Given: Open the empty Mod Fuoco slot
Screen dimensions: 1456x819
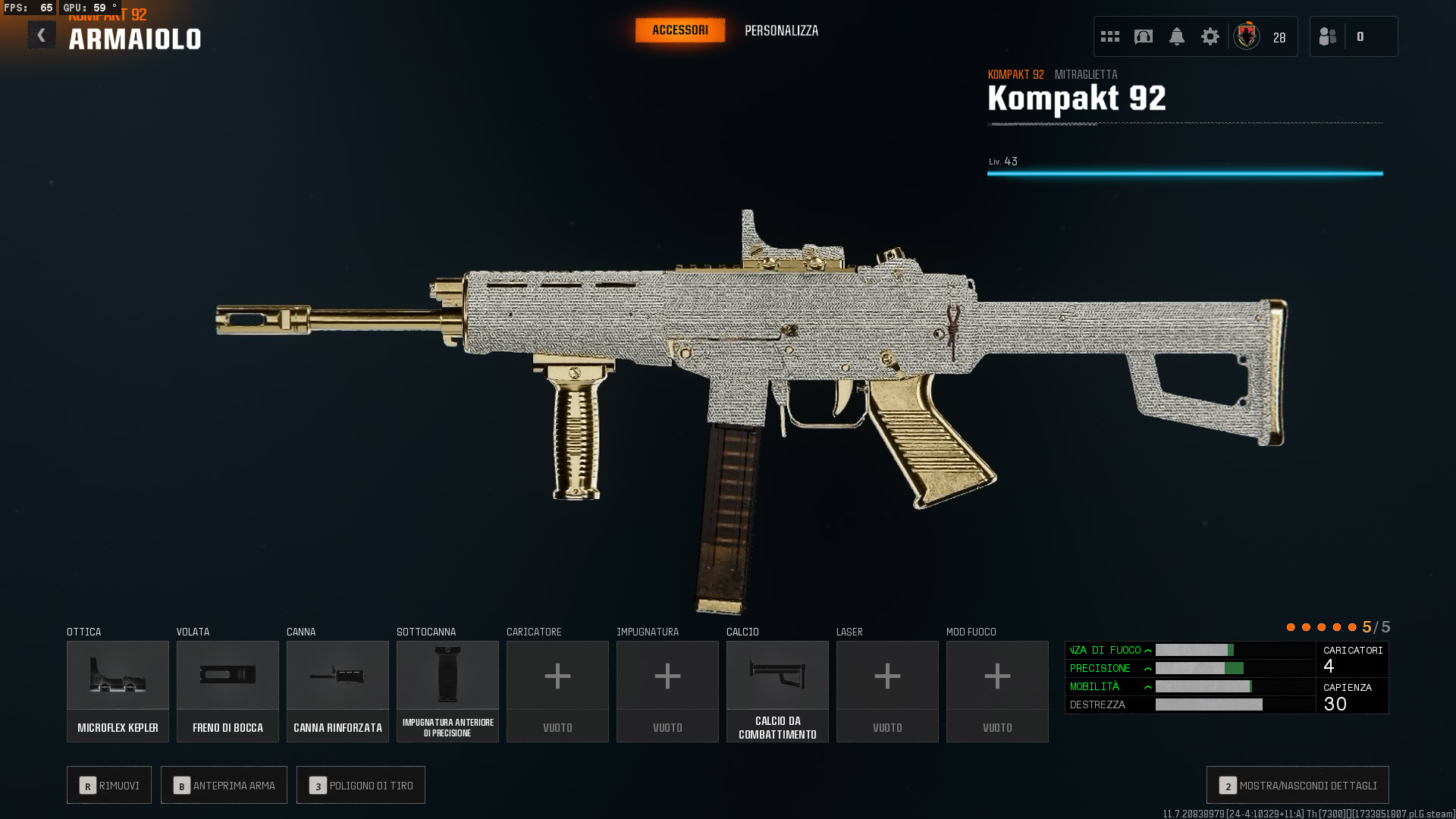Looking at the screenshot, I should click(x=997, y=690).
